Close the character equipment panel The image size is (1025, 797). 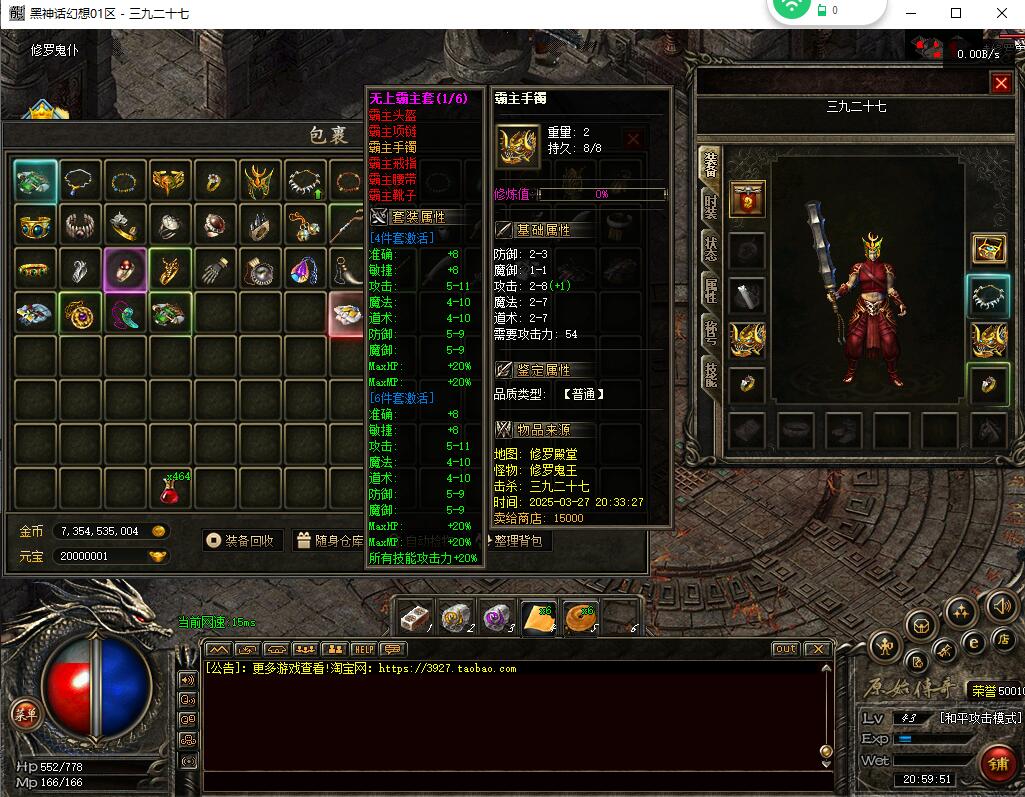click(x=1001, y=84)
